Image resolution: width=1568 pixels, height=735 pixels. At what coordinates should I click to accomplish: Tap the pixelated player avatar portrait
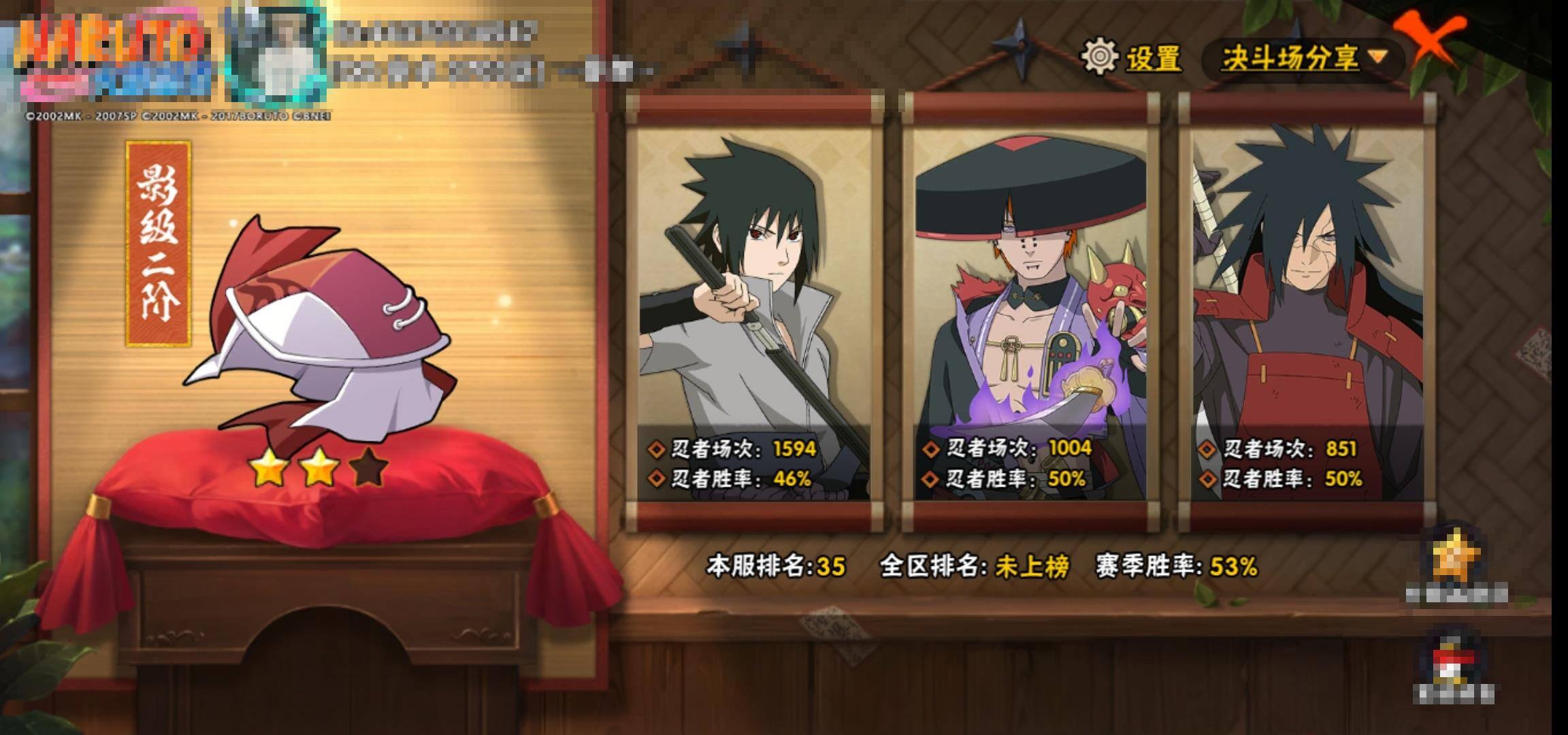click(276, 56)
